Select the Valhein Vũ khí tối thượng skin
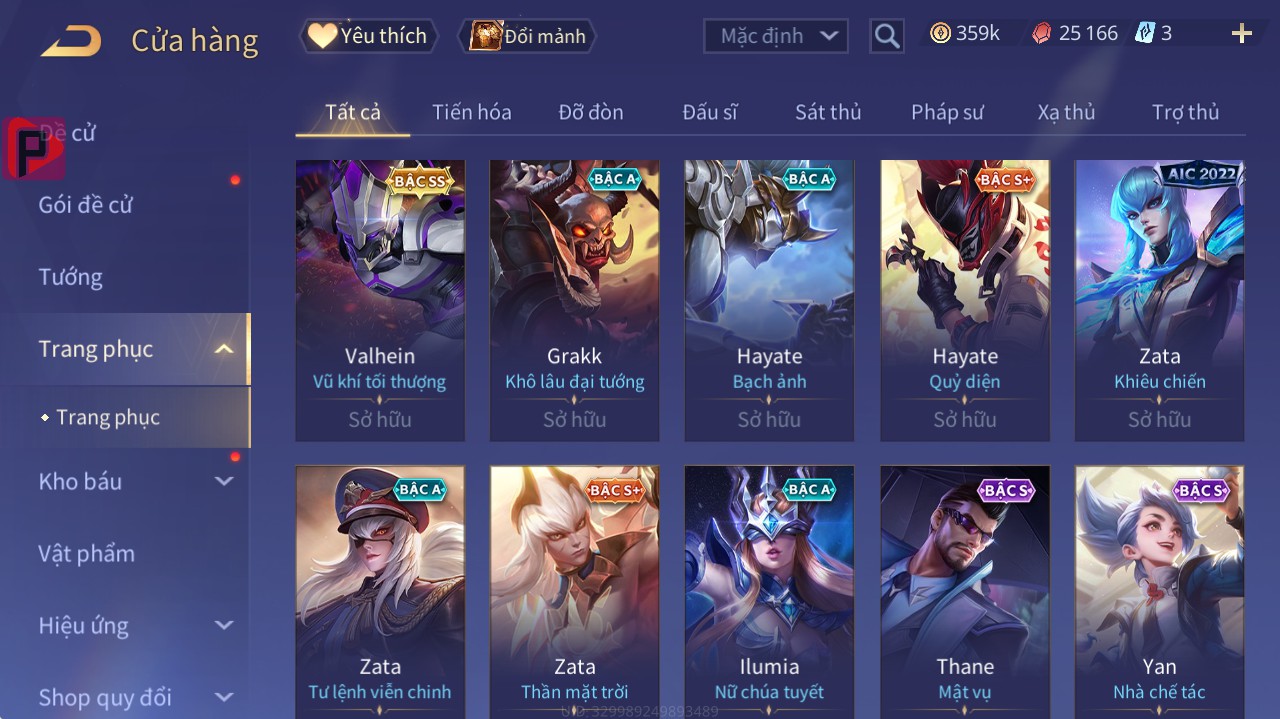 click(x=380, y=300)
